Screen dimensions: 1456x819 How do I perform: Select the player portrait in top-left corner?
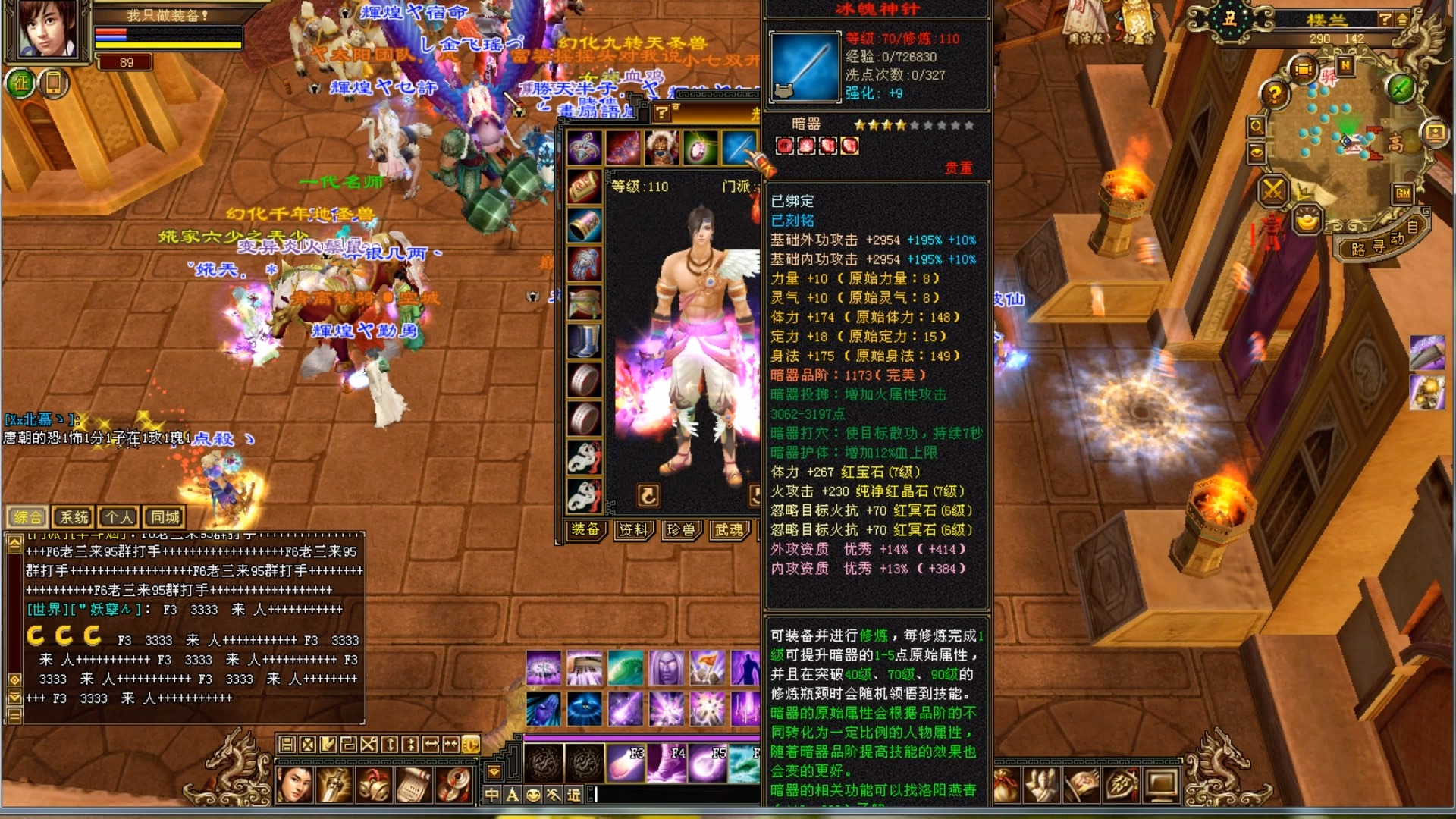coord(47,30)
